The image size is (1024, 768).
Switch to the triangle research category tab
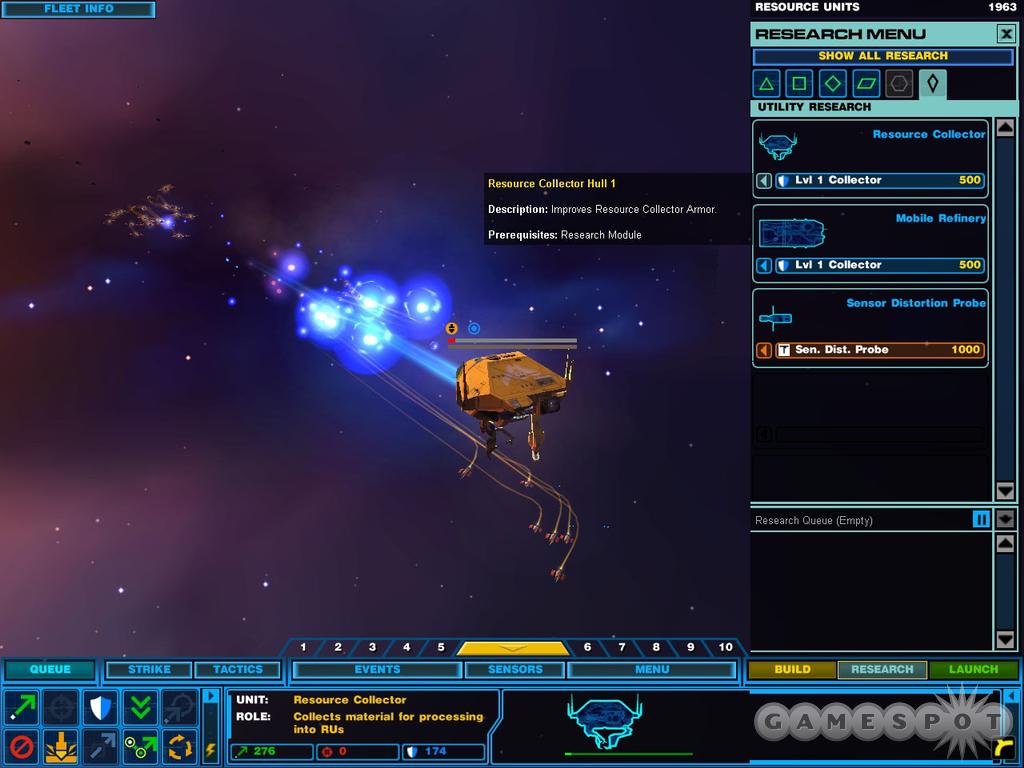(x=766, y=84)
